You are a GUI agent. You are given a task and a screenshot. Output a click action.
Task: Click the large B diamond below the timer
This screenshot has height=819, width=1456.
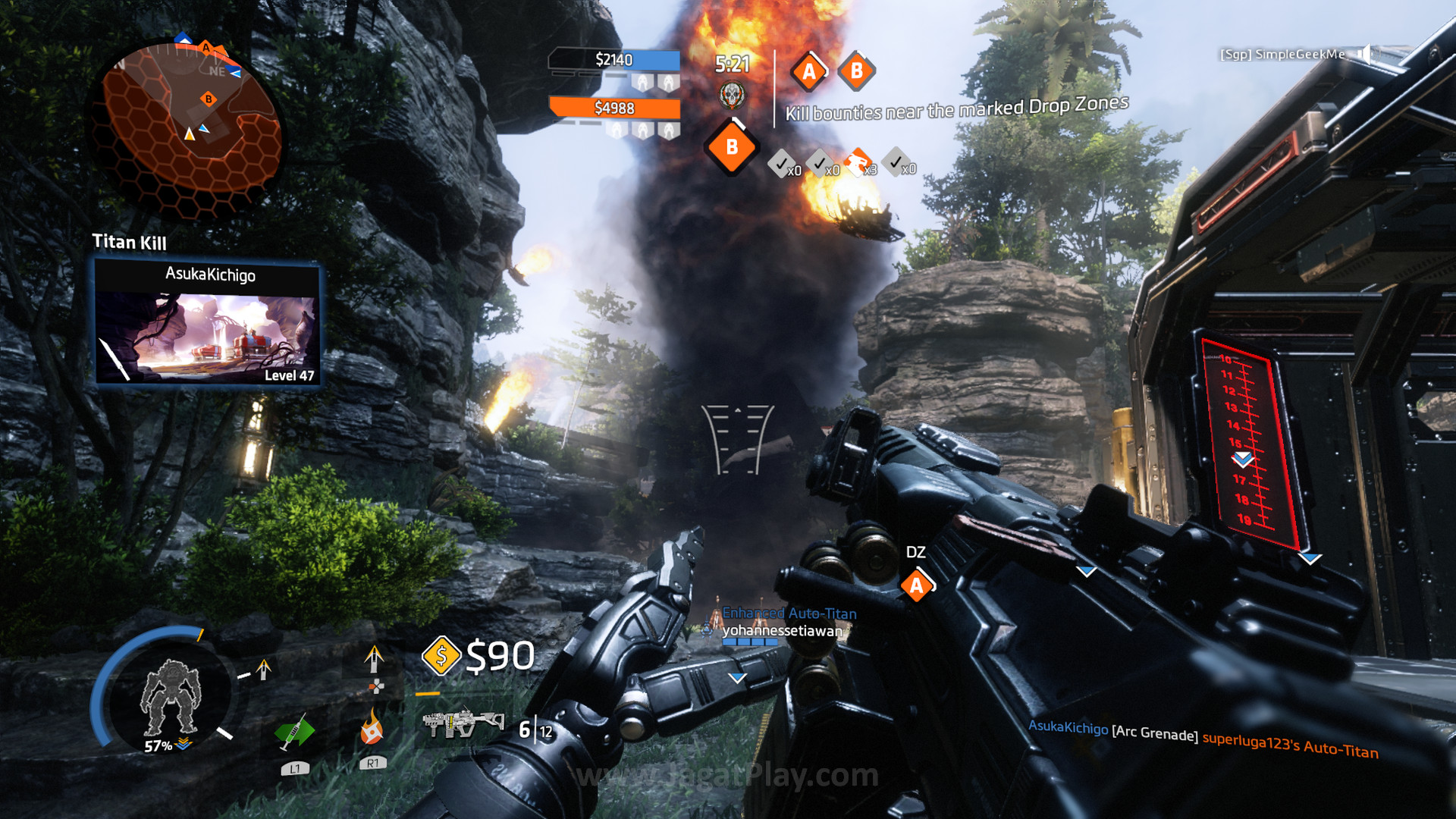coord(731,147)
